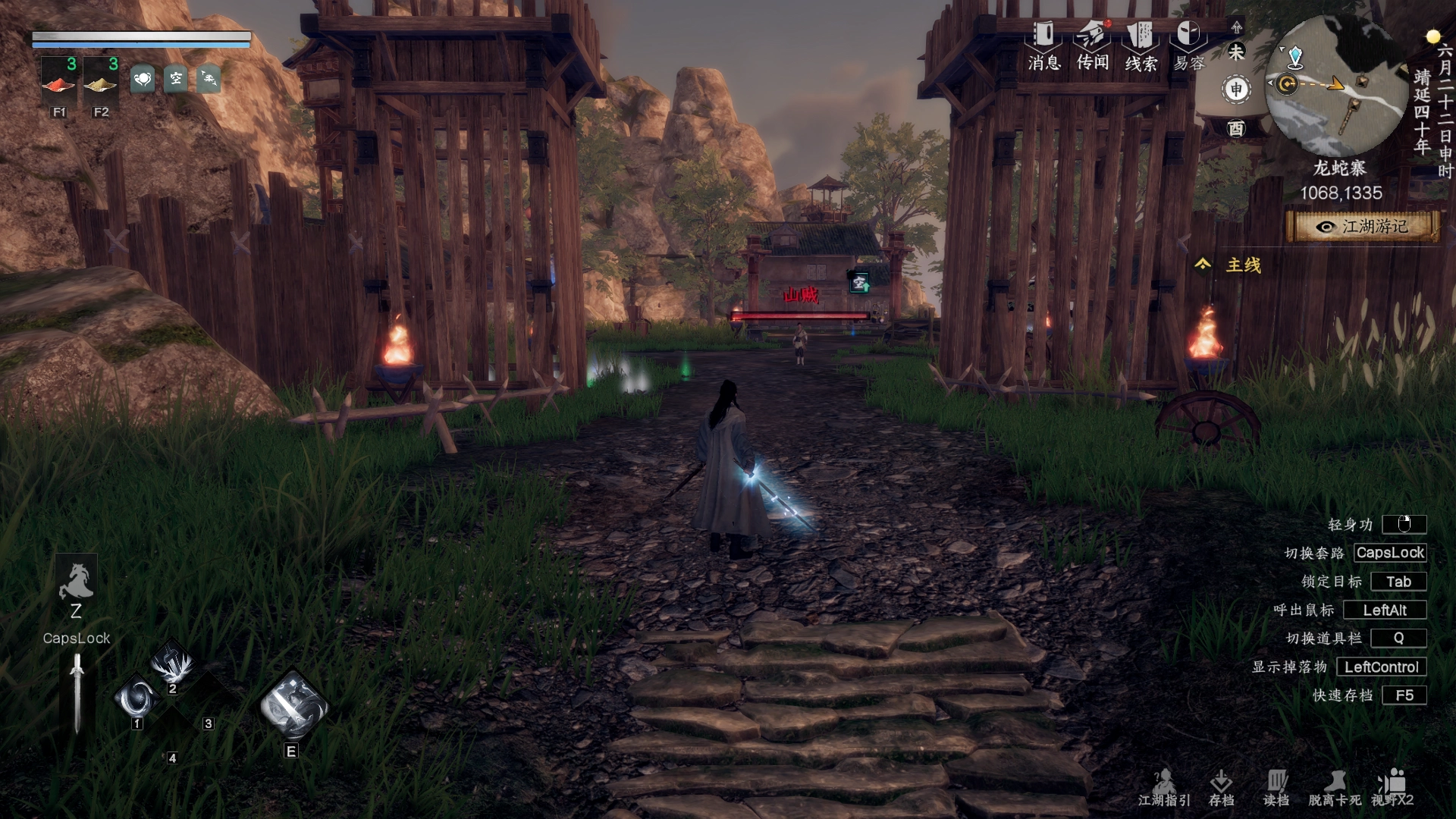Open the 线索 clues panel

[x=1141, y=45]
